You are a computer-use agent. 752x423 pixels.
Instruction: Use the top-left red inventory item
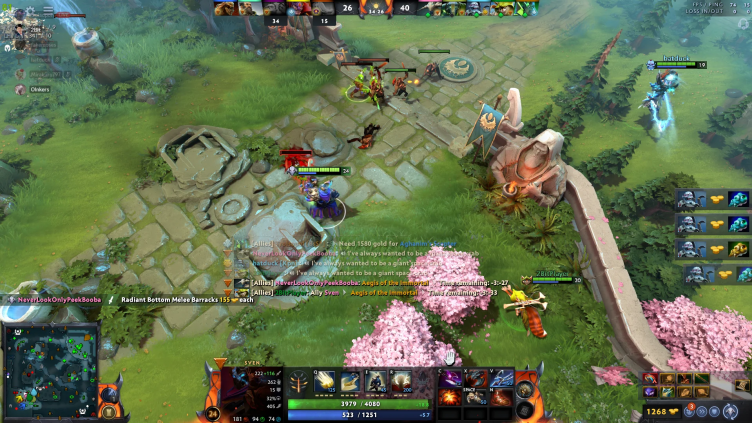point(450,378)
